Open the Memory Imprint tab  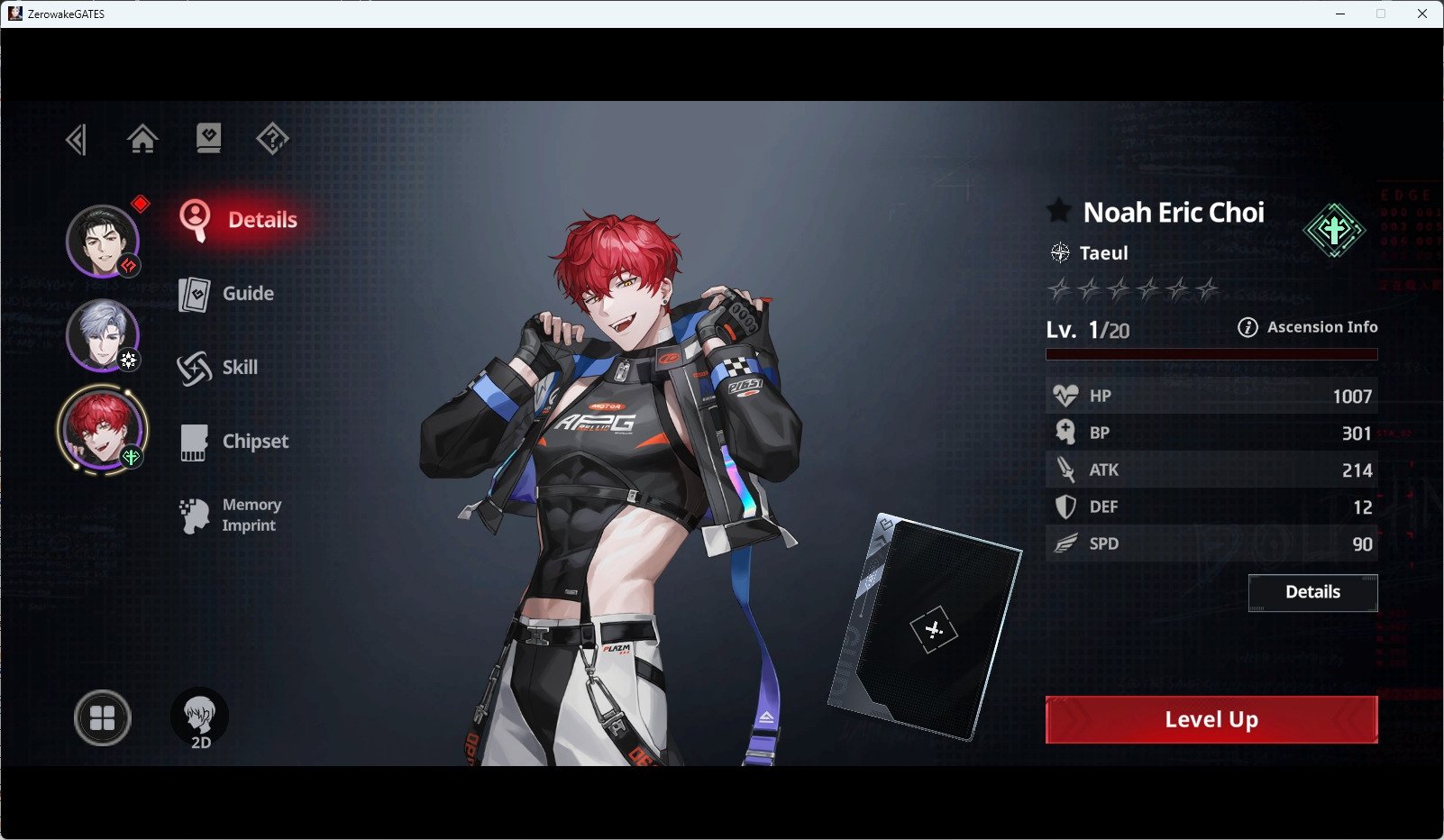[x=232, y=516]
